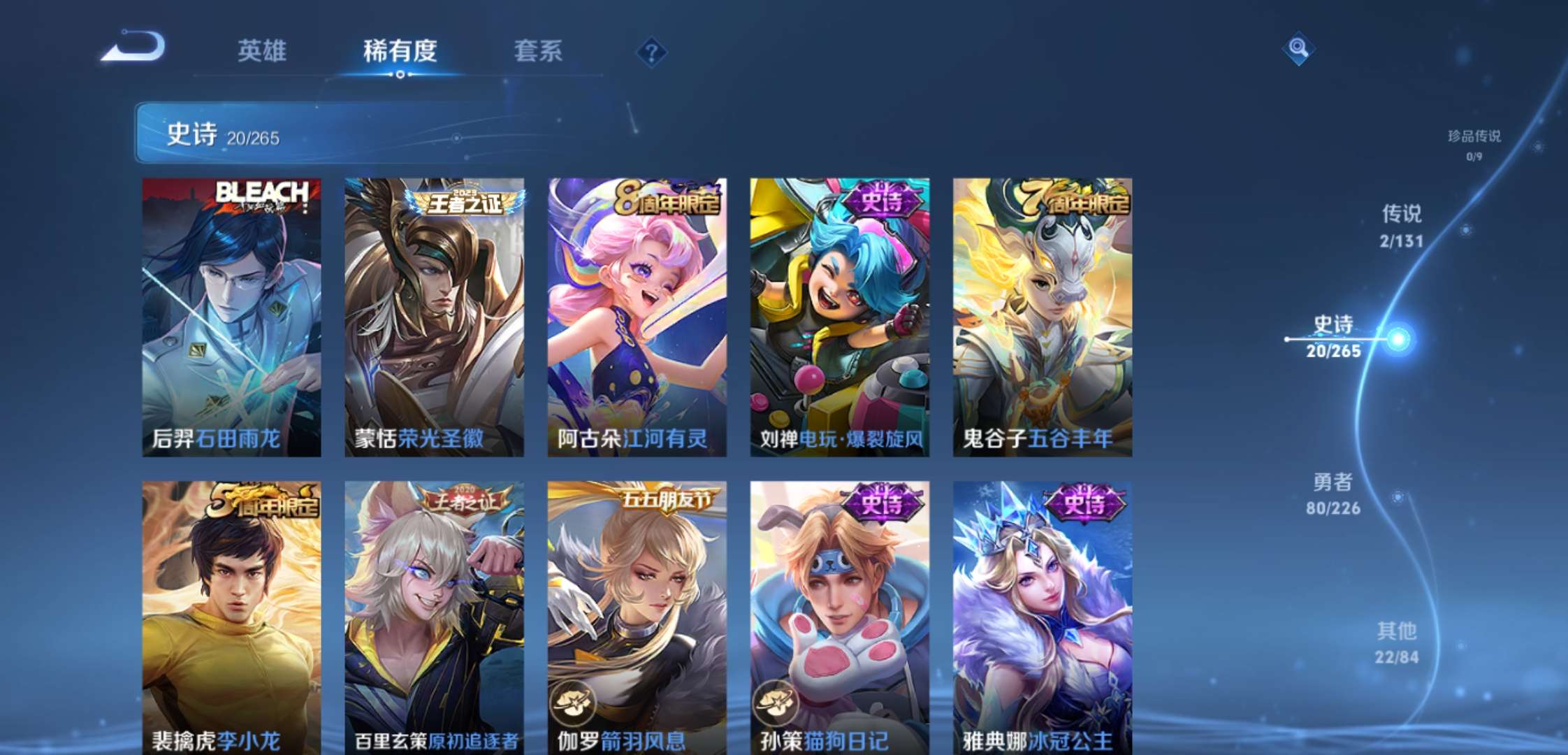Switch to the 英雄 tab

pos(261,50)
